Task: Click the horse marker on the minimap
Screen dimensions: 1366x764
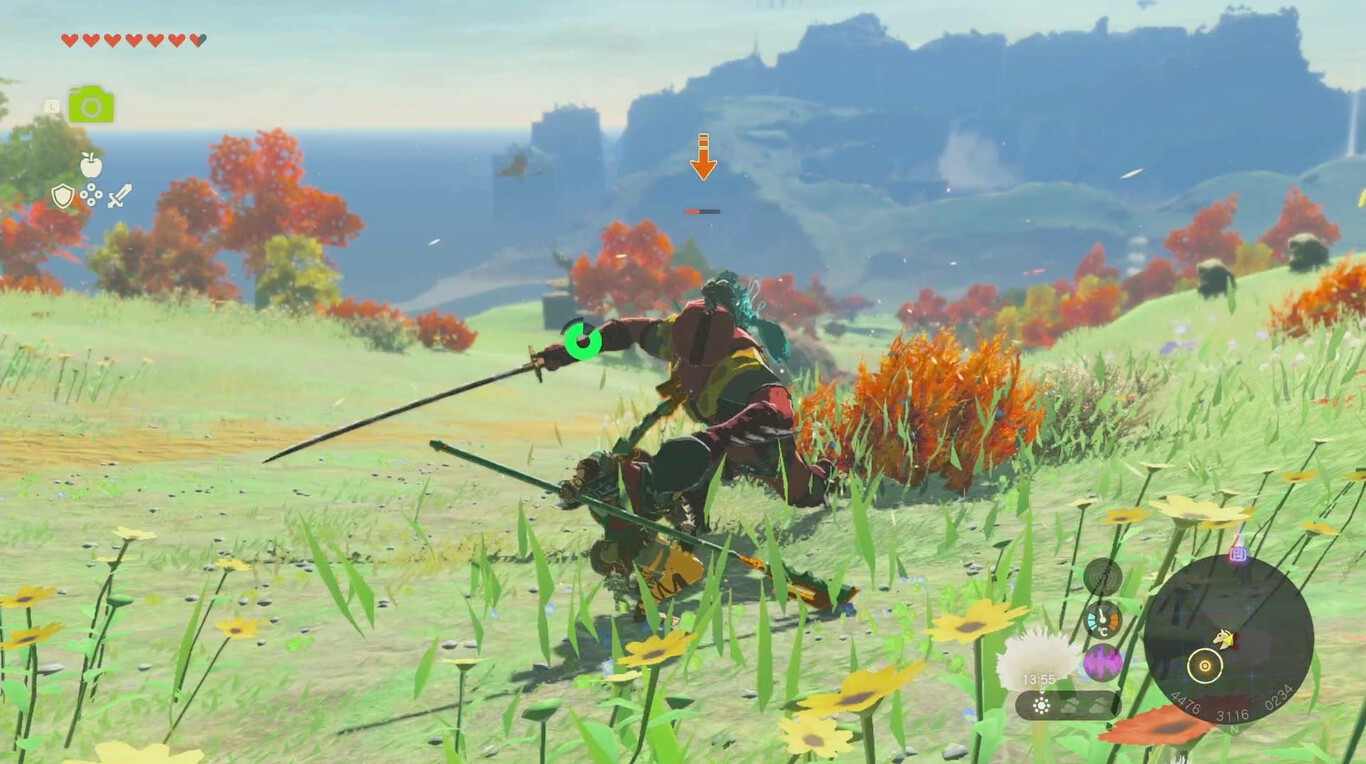Action: tap(1224, 640)
